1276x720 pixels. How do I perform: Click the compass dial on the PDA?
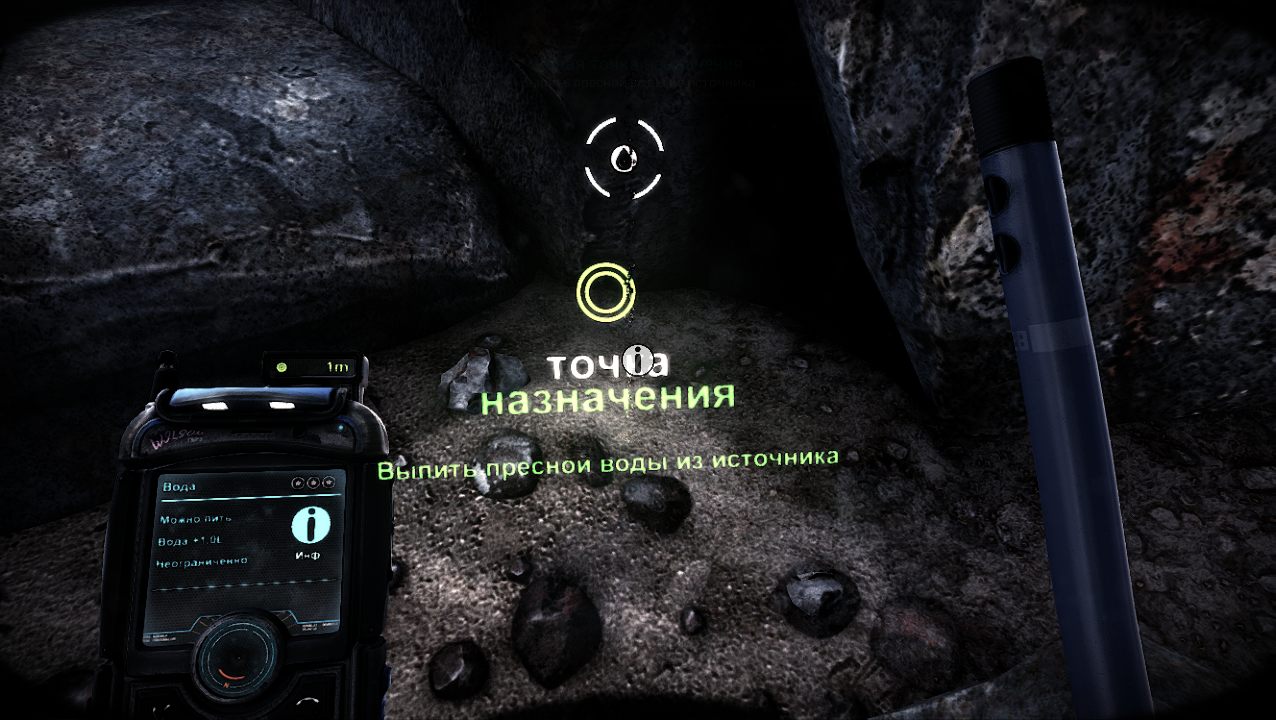tap(236, 664)
